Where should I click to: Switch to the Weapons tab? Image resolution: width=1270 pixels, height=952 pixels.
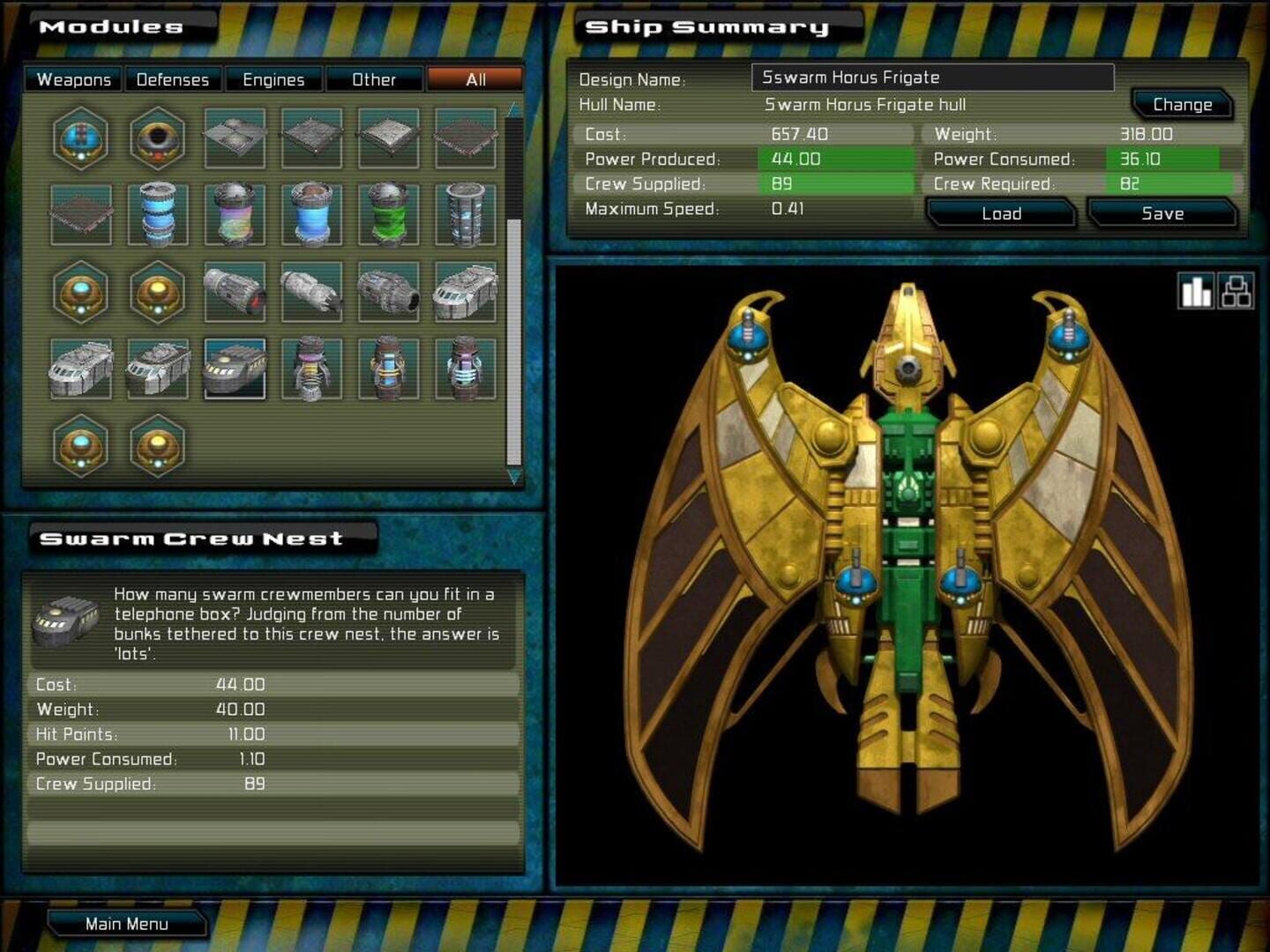72,79
